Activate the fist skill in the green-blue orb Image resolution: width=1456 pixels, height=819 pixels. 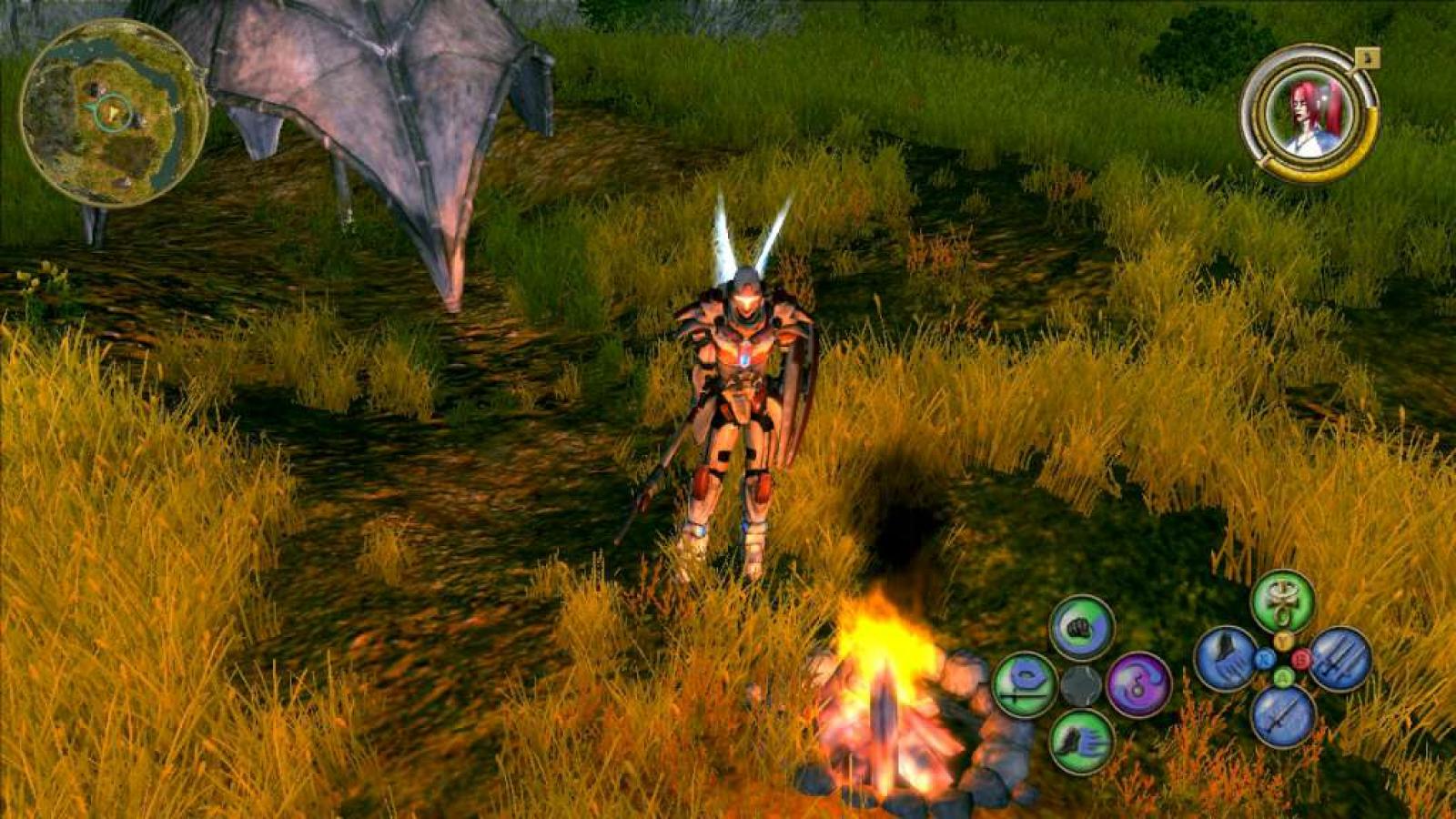(1081, 627)
